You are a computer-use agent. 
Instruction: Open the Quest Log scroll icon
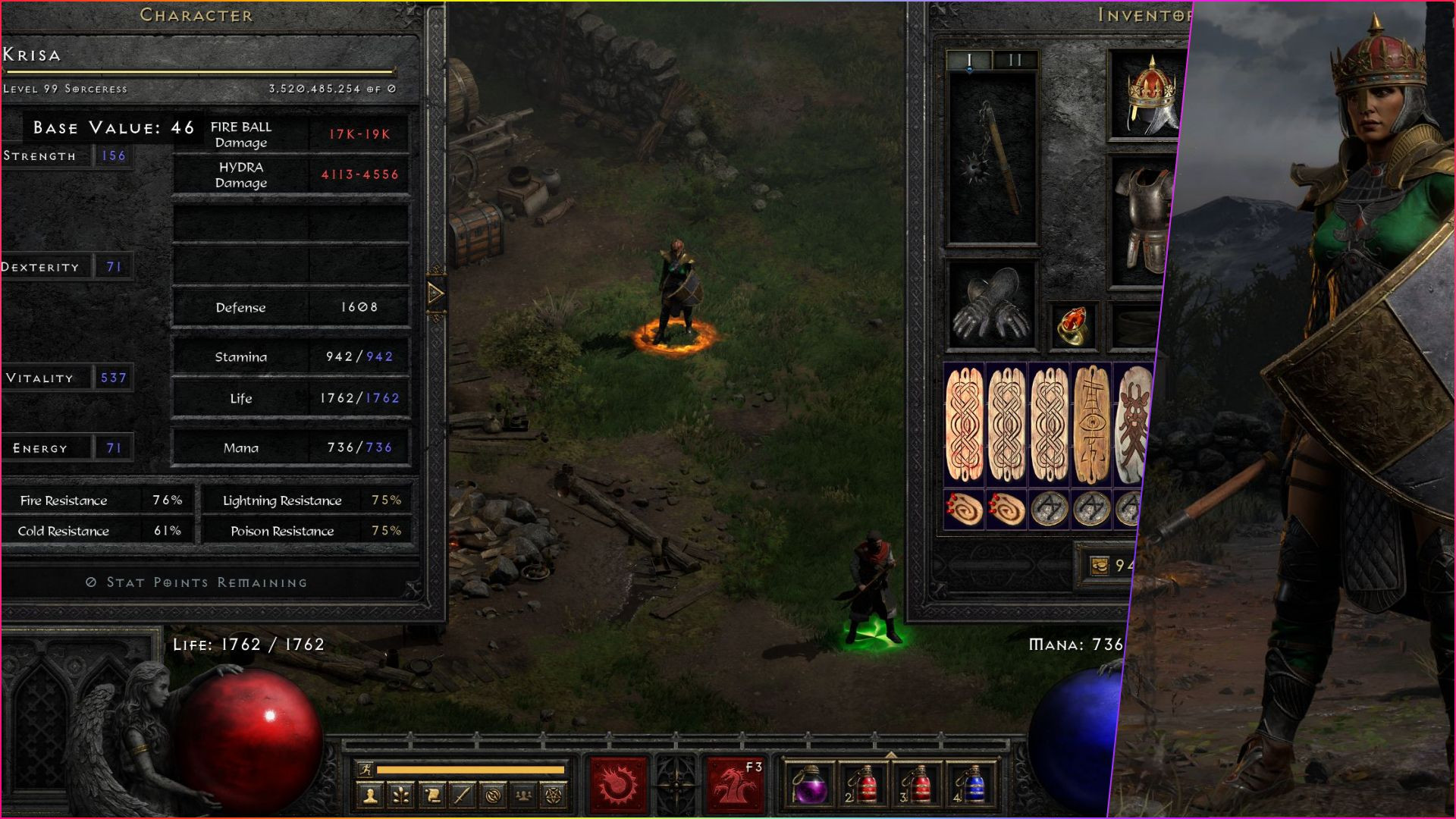point(433,793)
